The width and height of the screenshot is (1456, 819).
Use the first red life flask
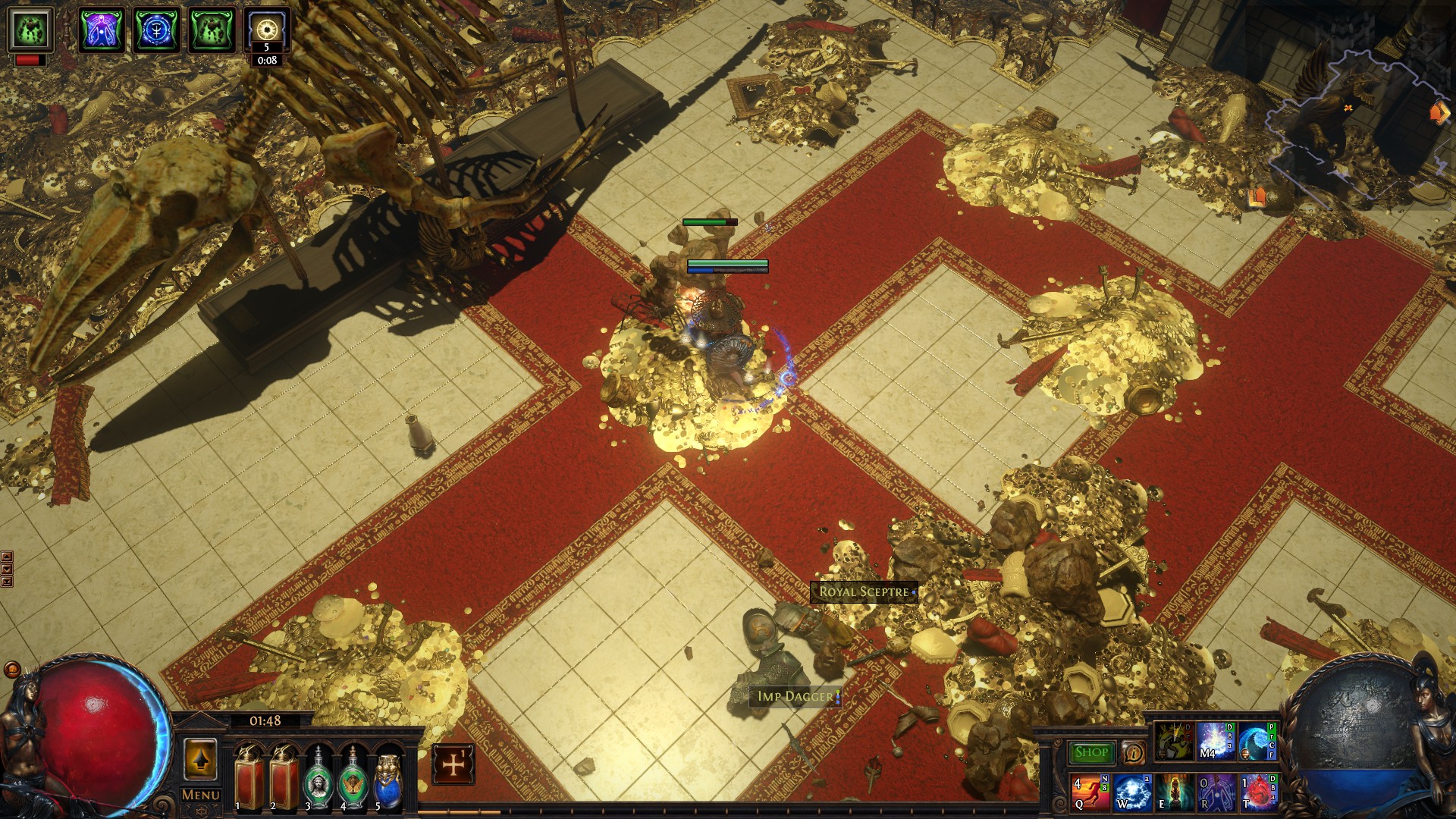click(x=248, y=777)
